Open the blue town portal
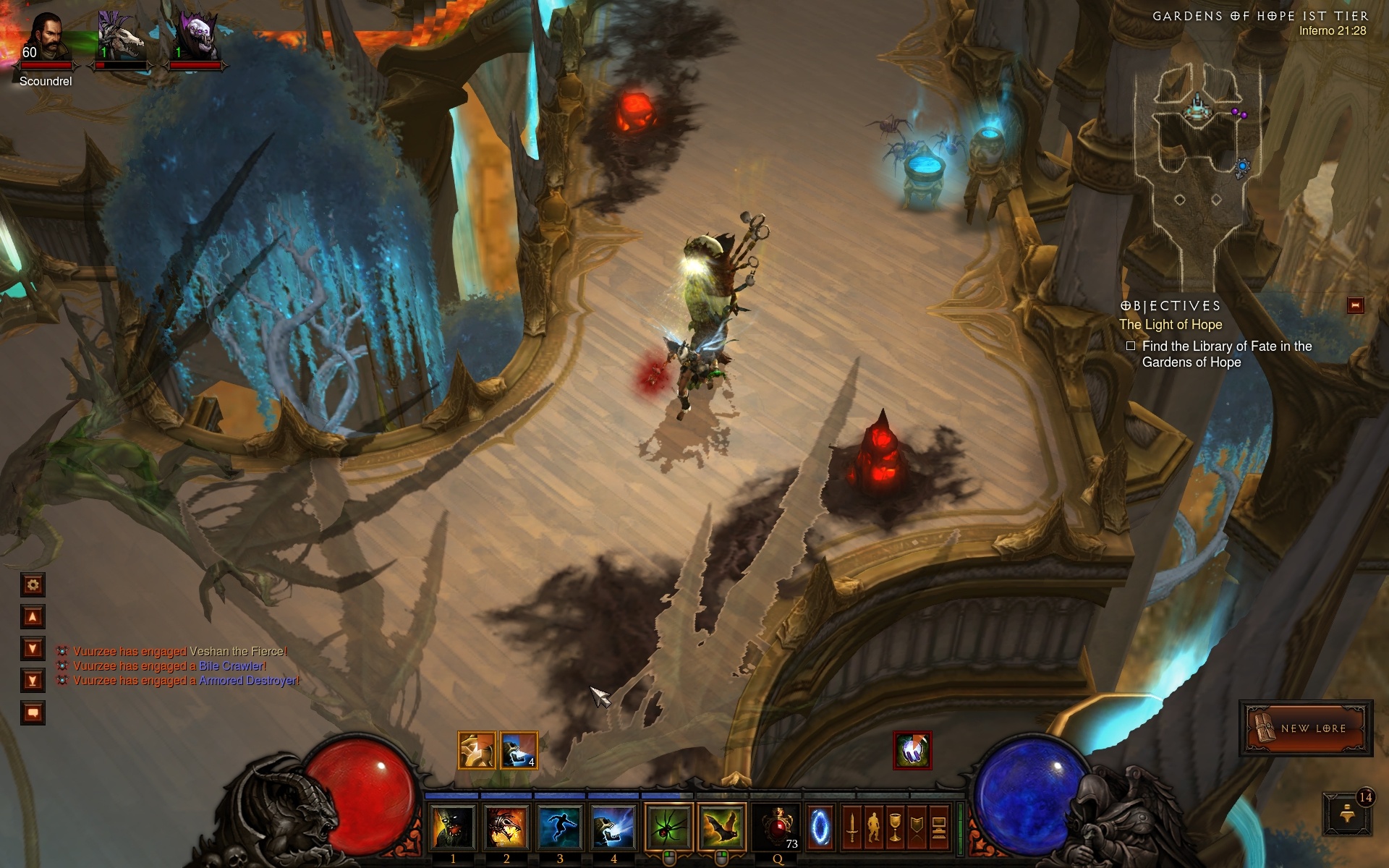The image size is (1389, 868). pos(820,827)
